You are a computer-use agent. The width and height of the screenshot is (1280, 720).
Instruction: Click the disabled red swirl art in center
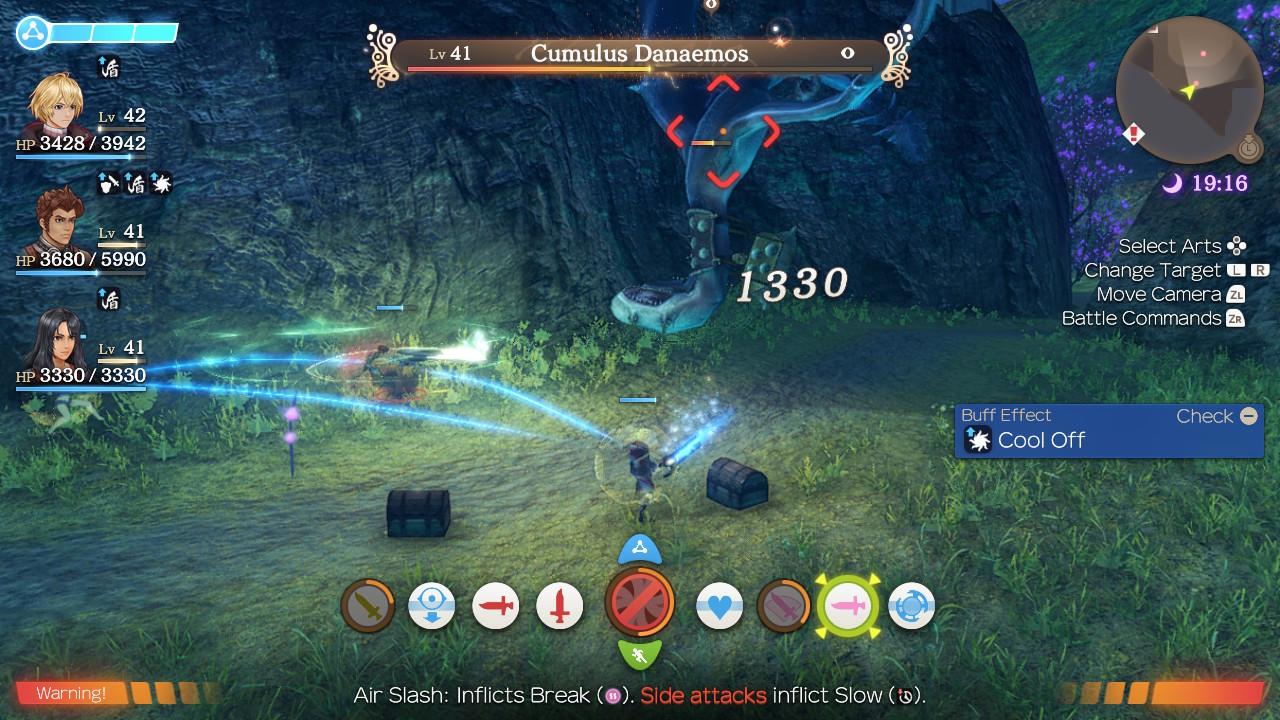[x=640, y=603]
